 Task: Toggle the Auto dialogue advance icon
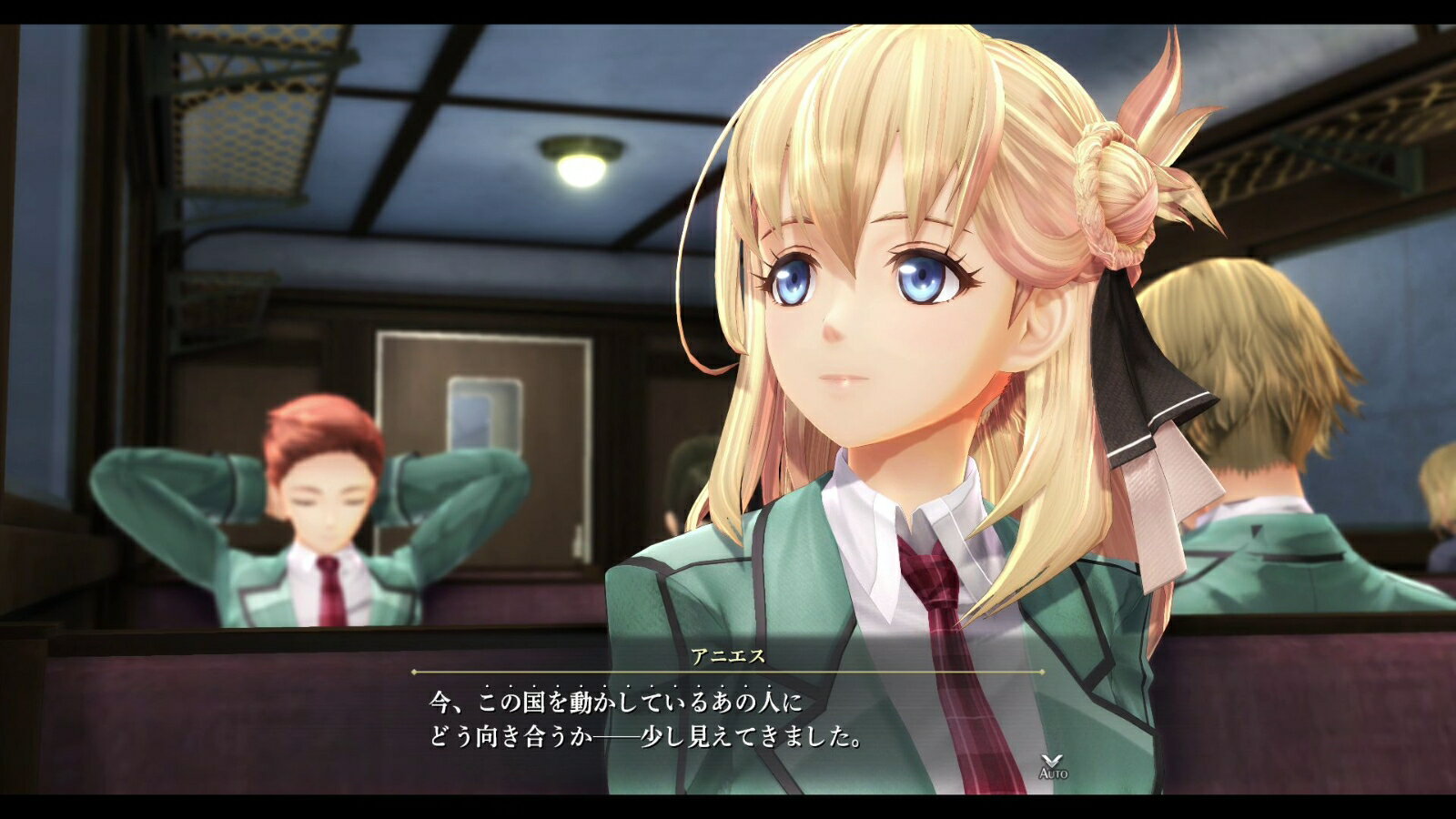(x=1053, y=765)
